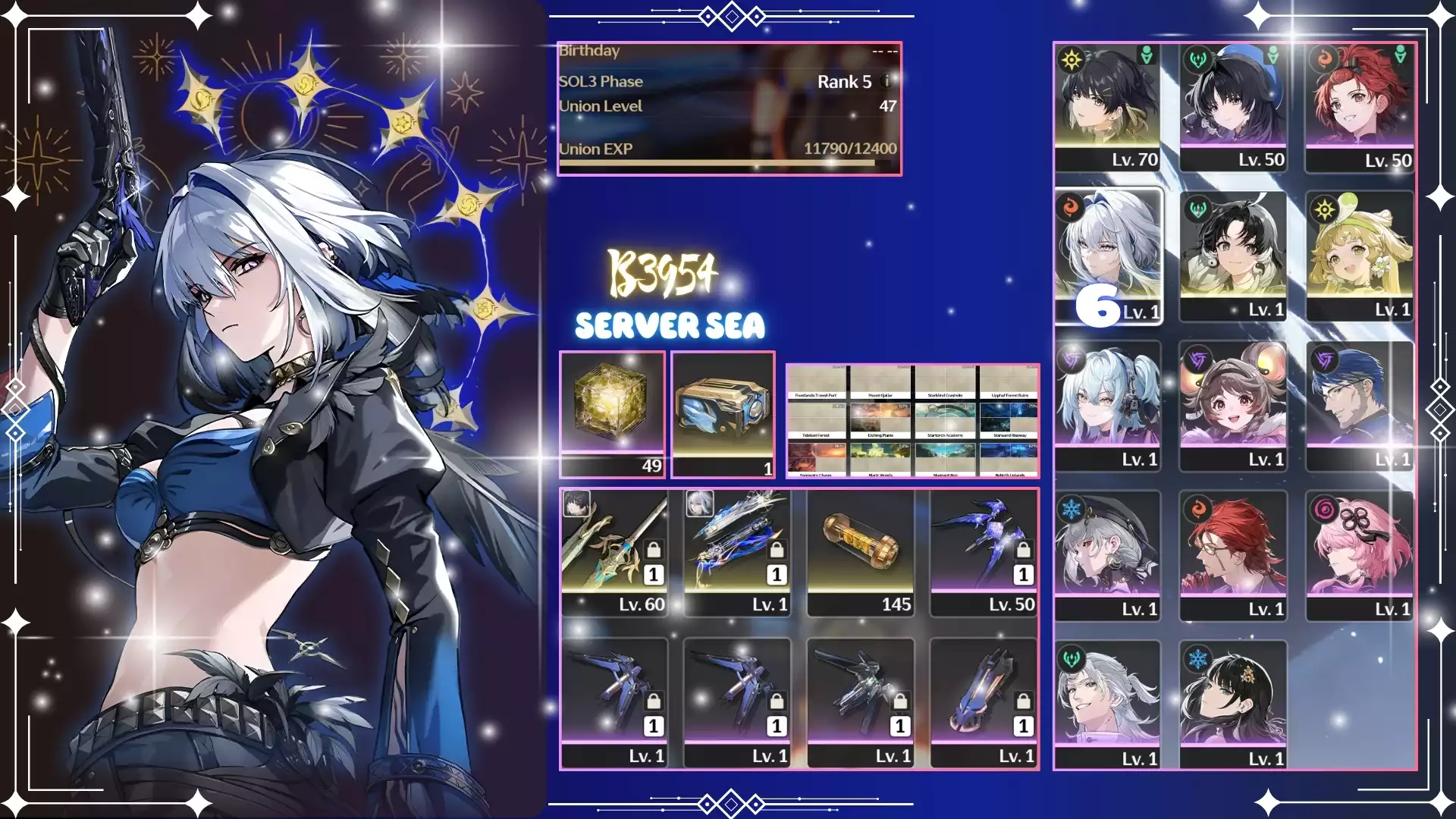
Task: Click the Rank 5 info icon
Action: click(x=887, y=81)
